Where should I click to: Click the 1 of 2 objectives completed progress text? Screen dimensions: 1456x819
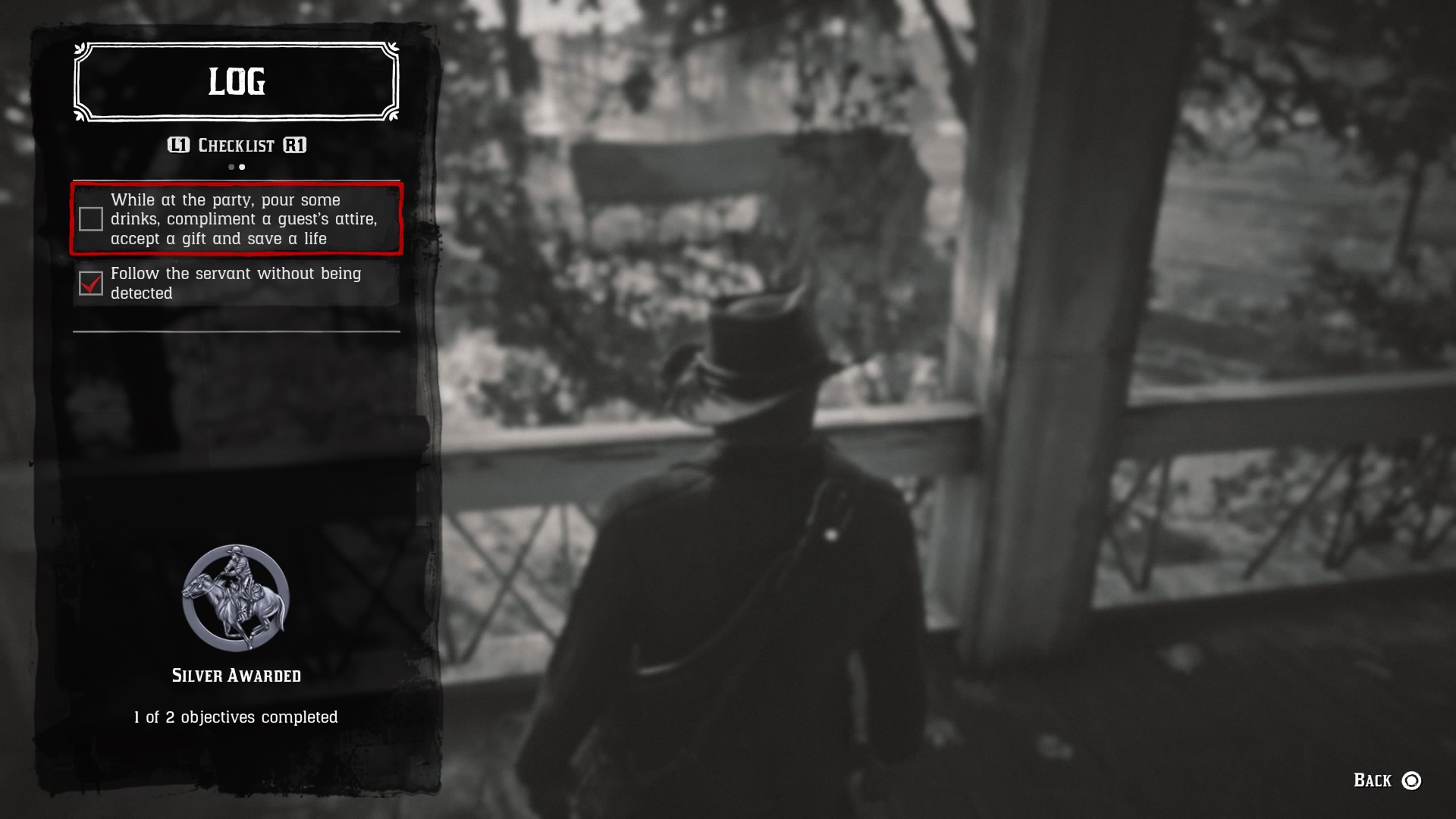(236, 716)
